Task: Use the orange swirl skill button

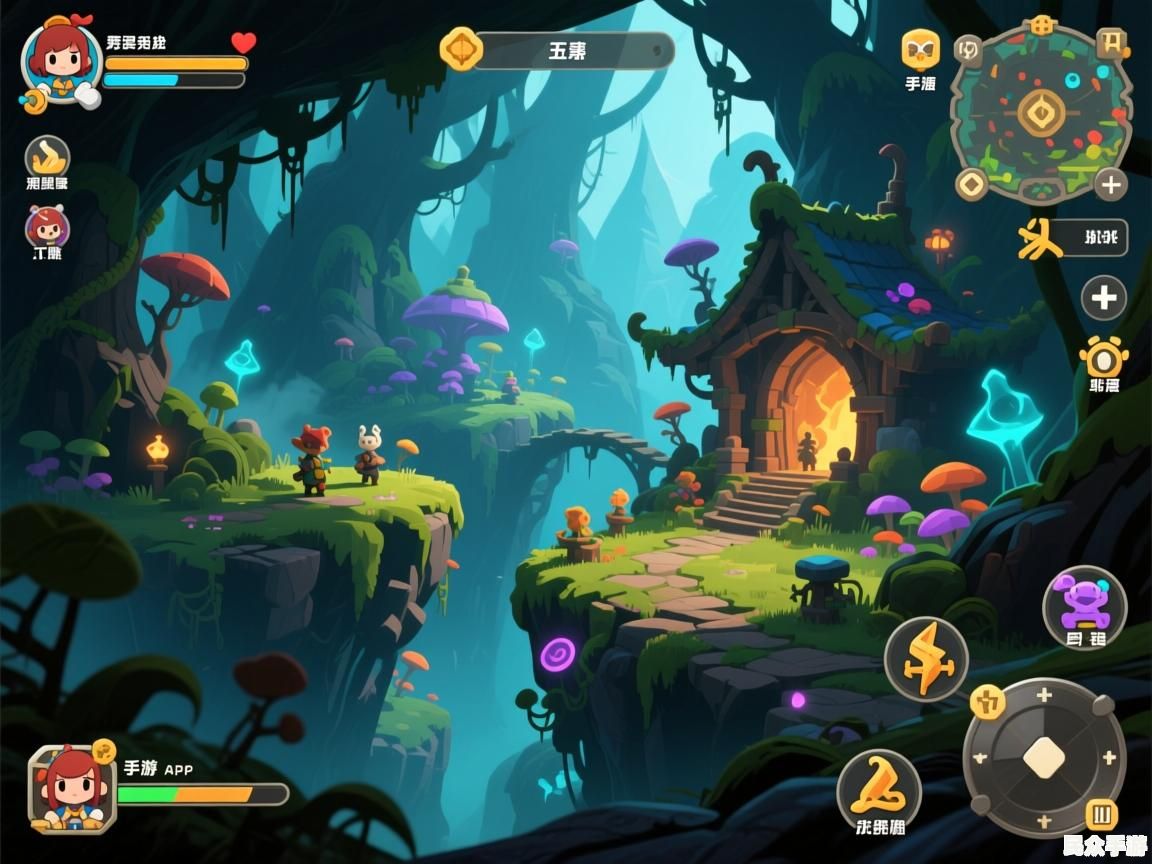Action: (878, 789)
